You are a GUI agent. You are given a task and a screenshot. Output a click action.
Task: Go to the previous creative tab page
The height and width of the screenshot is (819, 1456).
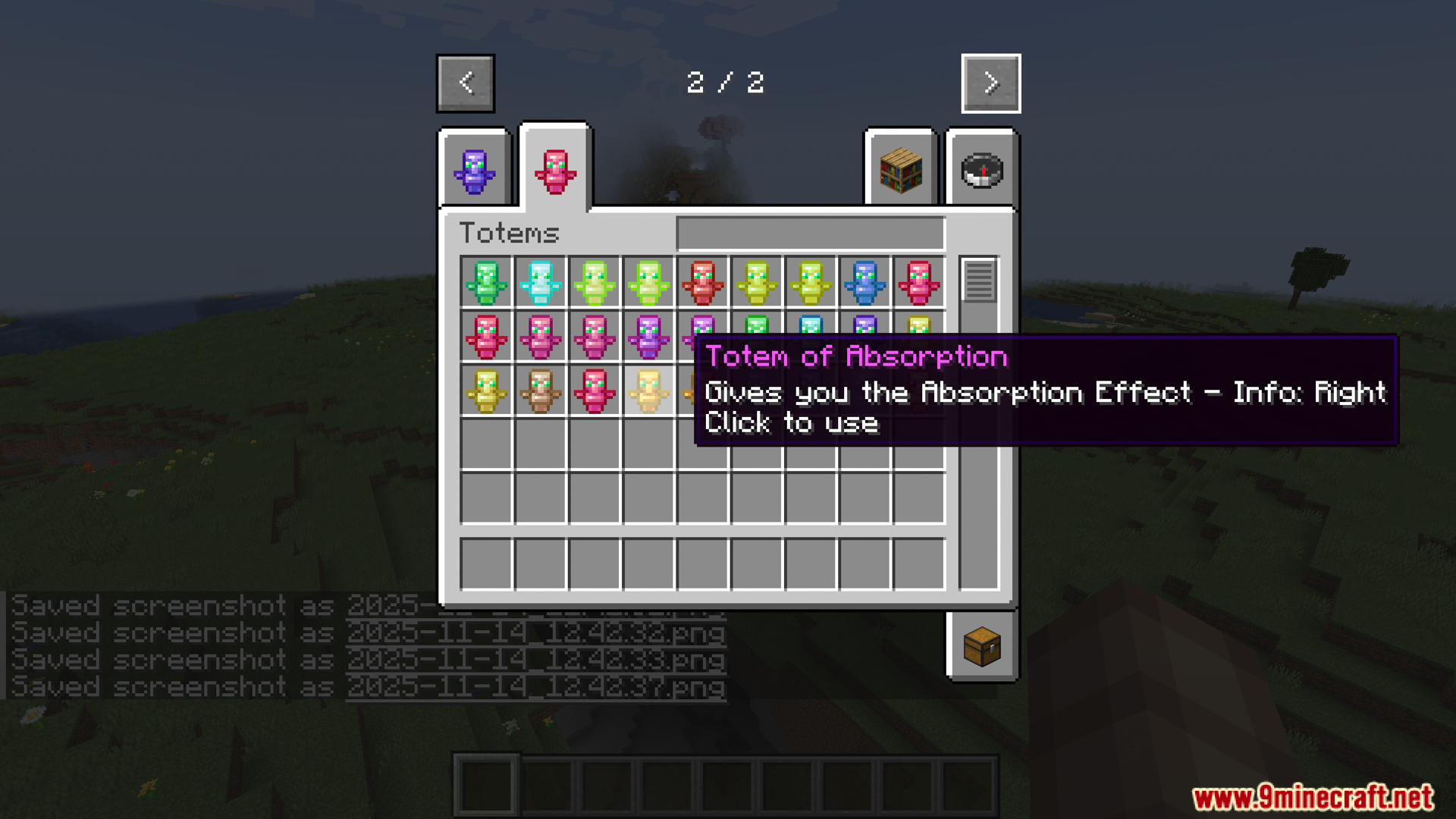[x=466, y=83]
